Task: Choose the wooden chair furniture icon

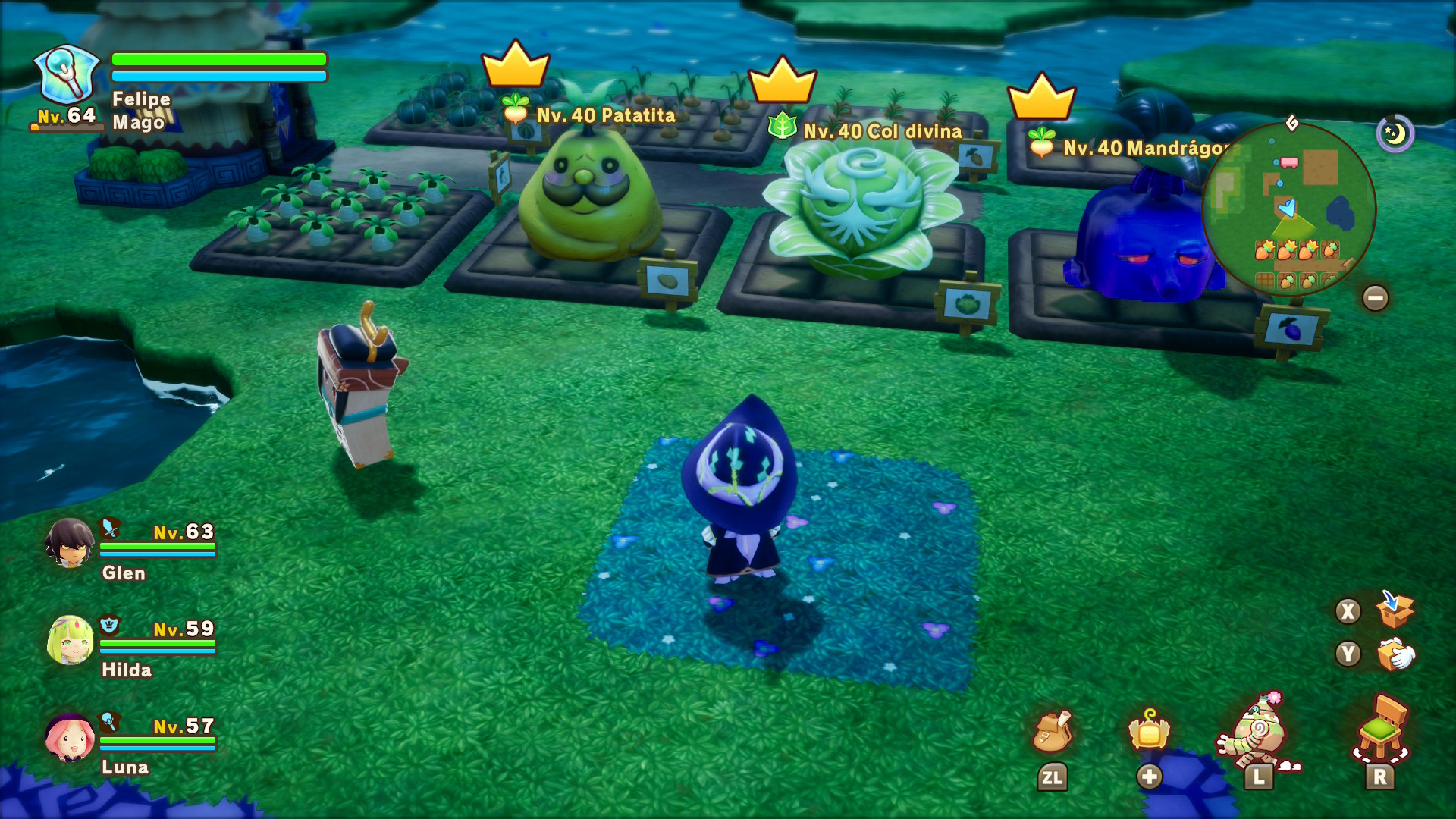Action: coord(1381,730)
